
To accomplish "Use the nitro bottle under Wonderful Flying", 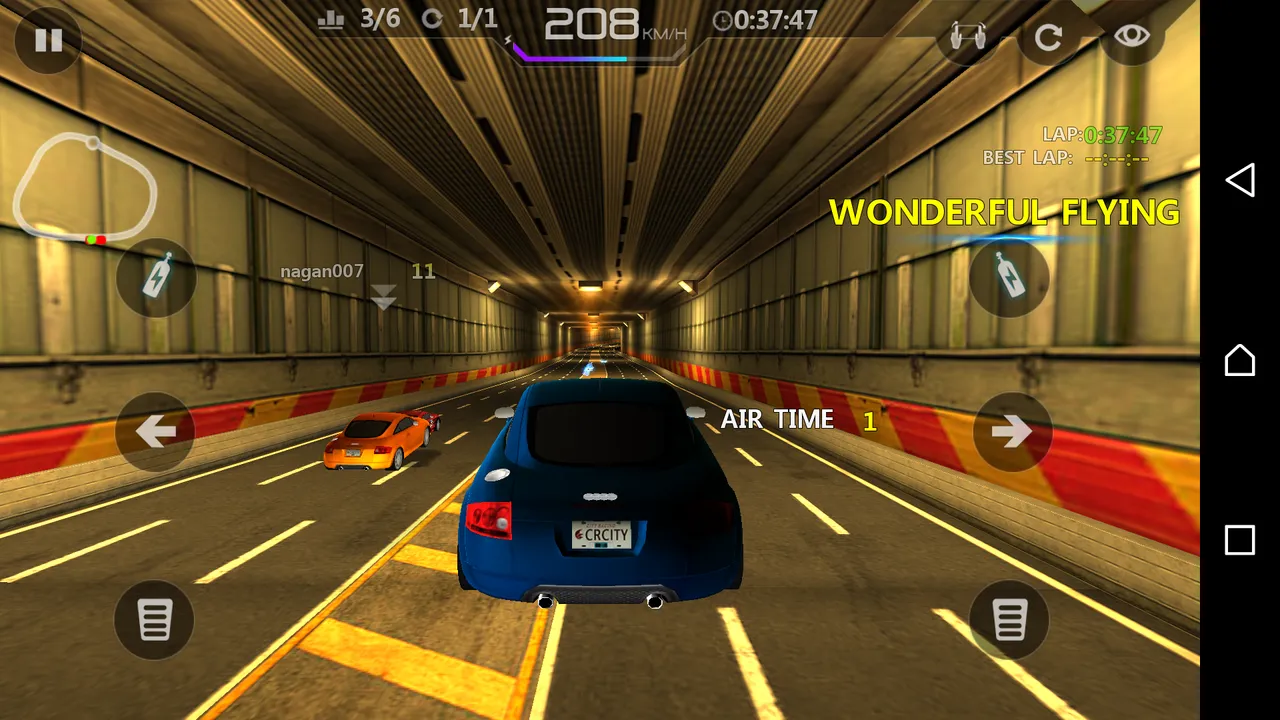I will (x=1009, y=277).
